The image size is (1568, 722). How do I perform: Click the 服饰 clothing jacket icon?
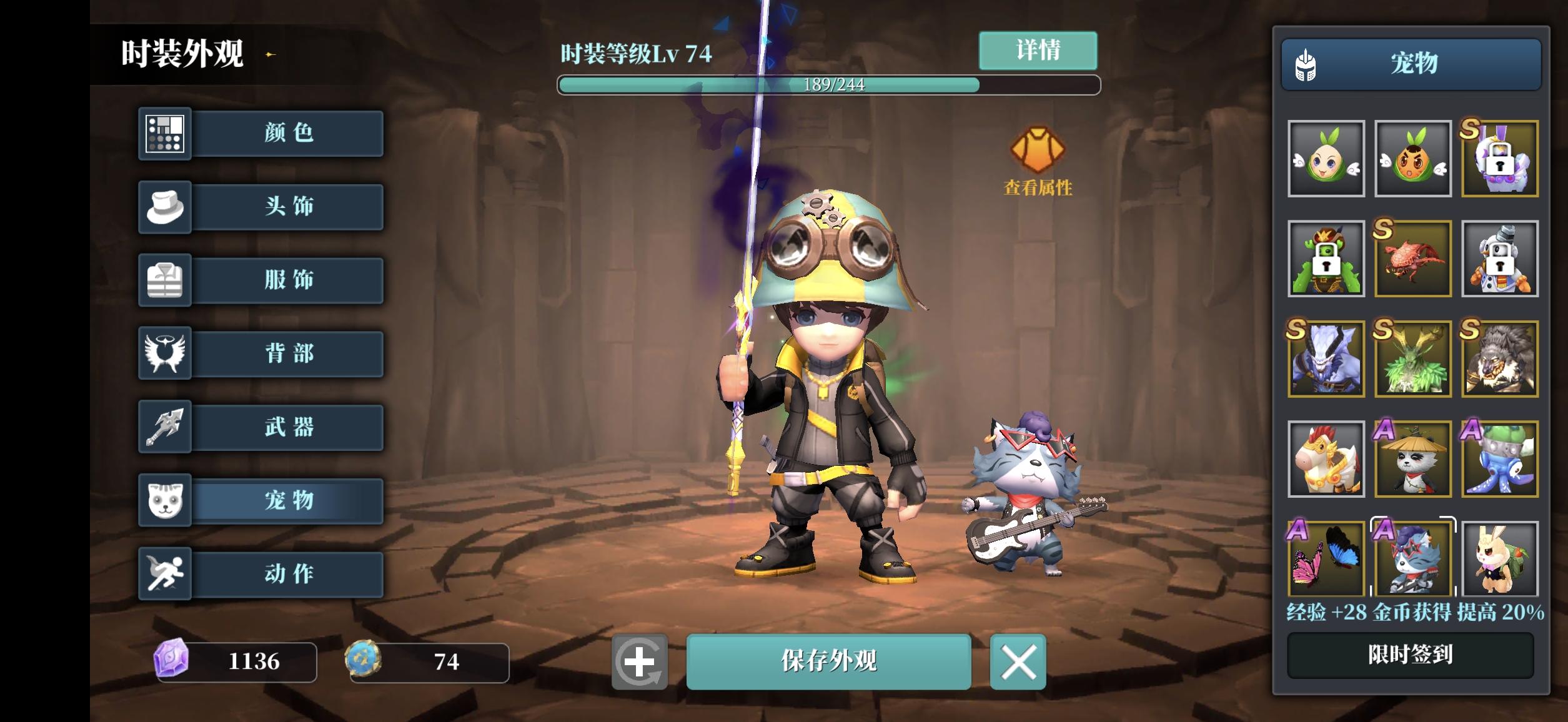pos(166,280)
